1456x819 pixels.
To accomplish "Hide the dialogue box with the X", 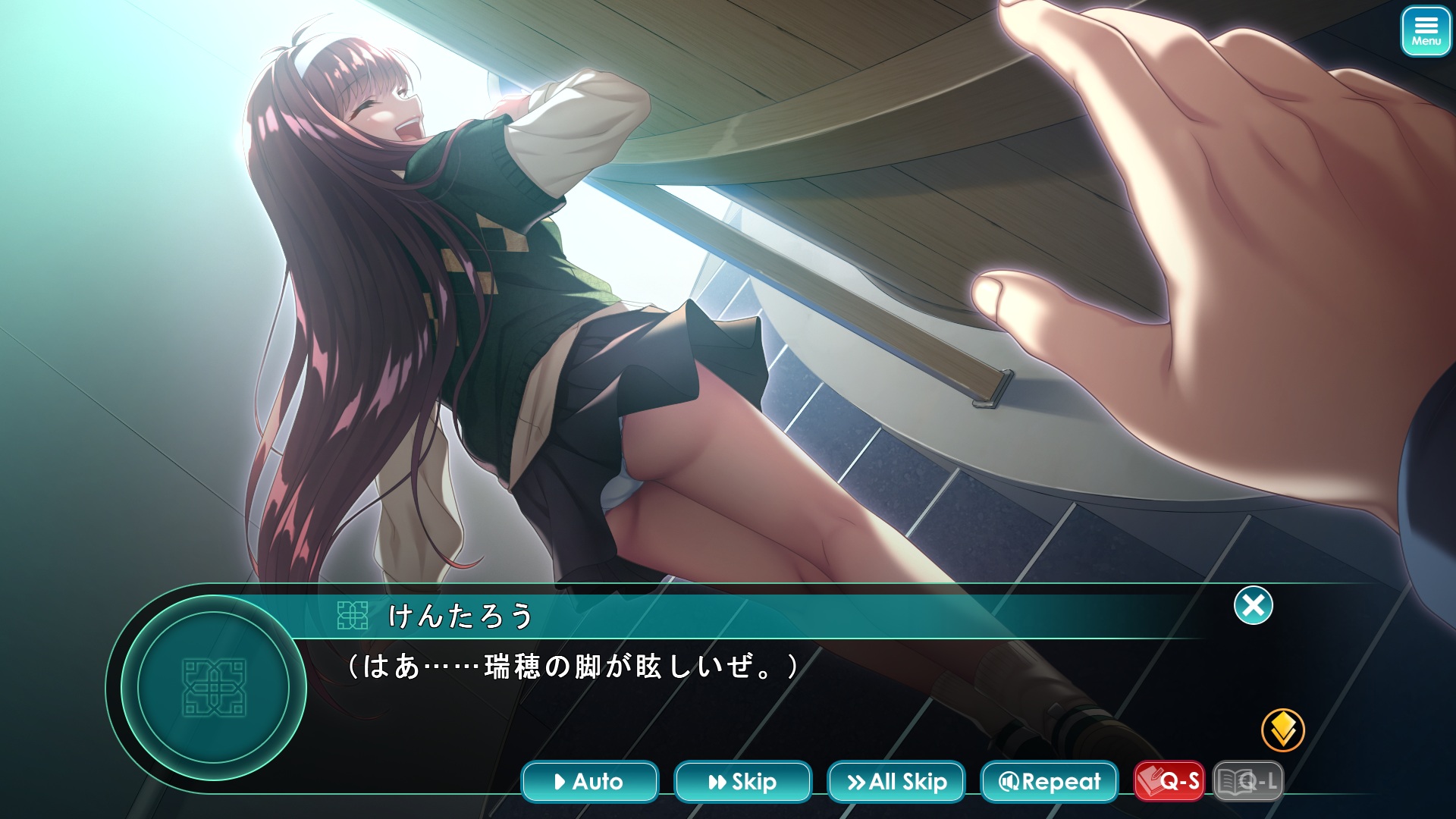I will (x=1253, y=605).
